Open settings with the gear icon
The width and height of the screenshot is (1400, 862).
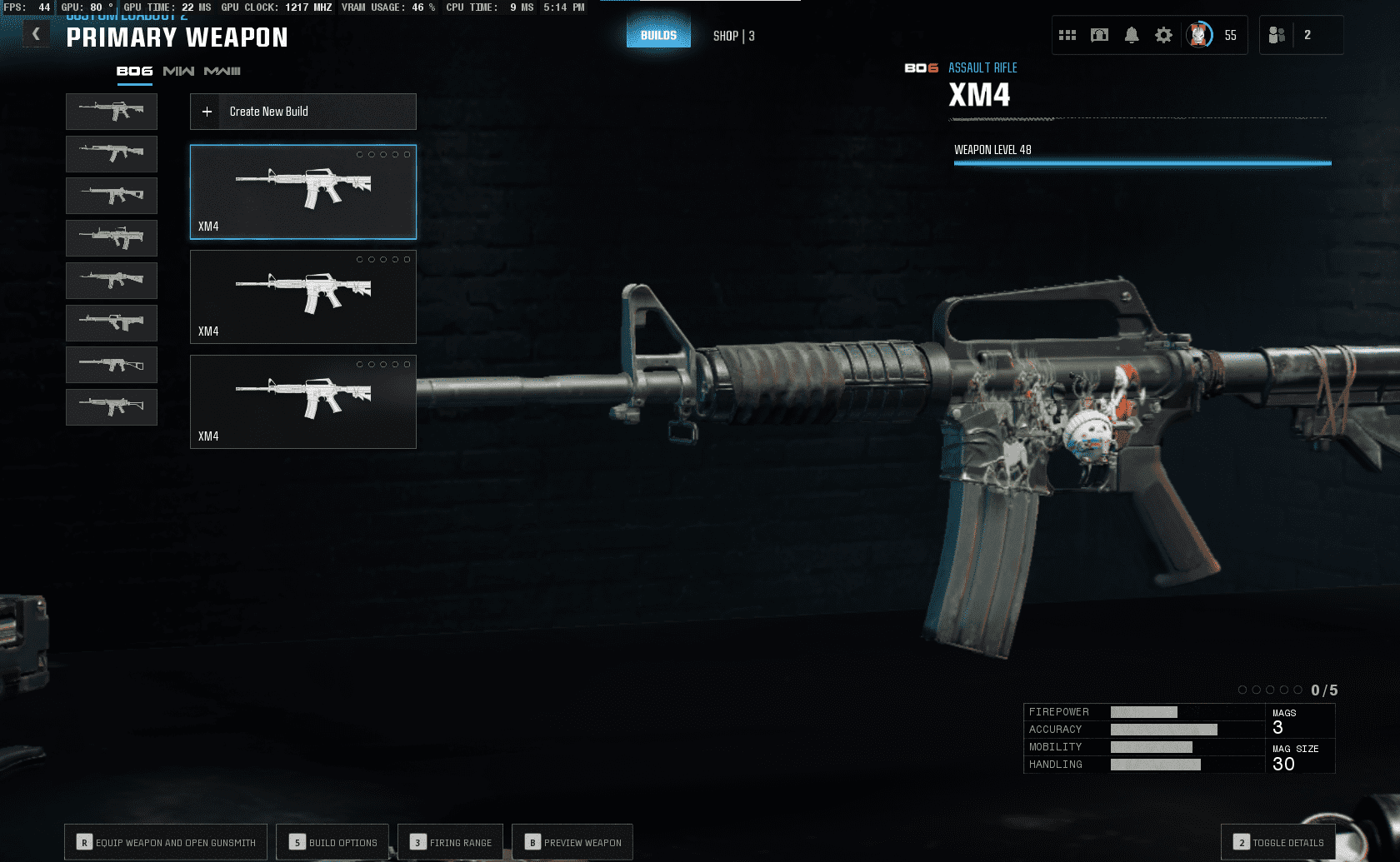click(x=1163, y=35)
